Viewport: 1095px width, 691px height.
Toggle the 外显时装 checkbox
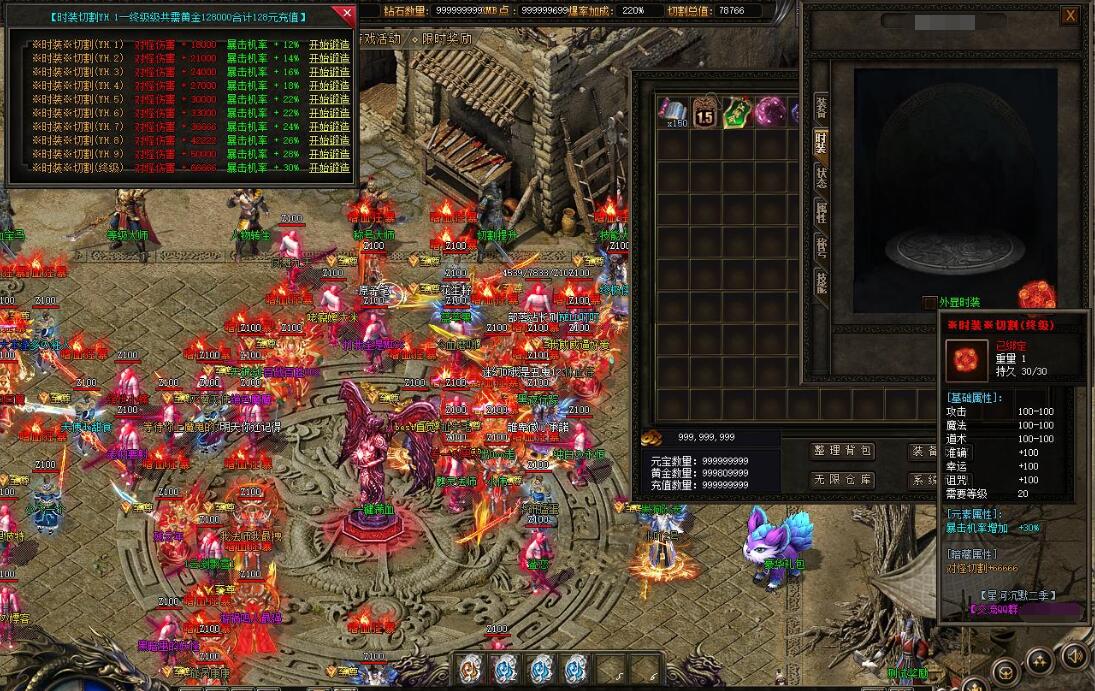click(x=930, y=302)
